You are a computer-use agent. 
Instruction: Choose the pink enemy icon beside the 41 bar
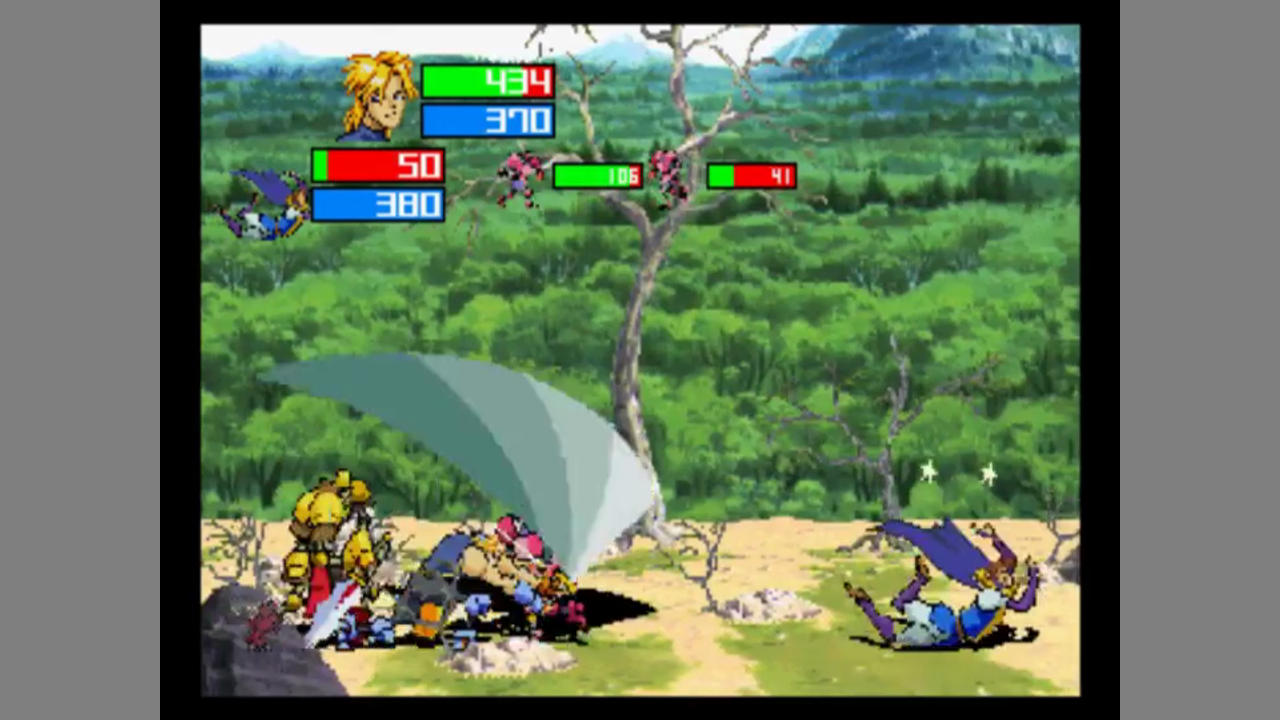(671, 176)
